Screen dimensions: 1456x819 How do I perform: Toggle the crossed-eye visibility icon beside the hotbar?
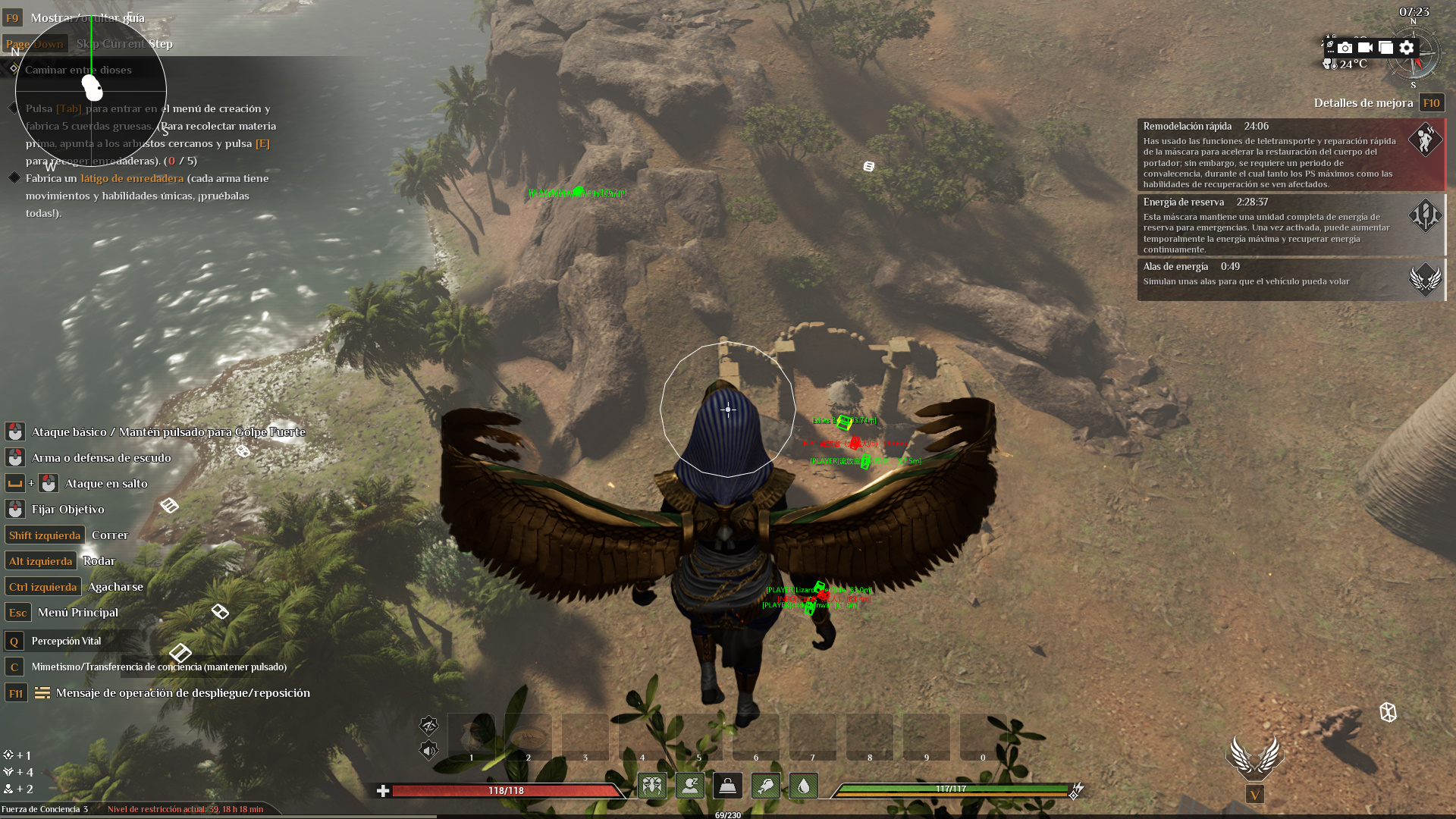[428, 726]
